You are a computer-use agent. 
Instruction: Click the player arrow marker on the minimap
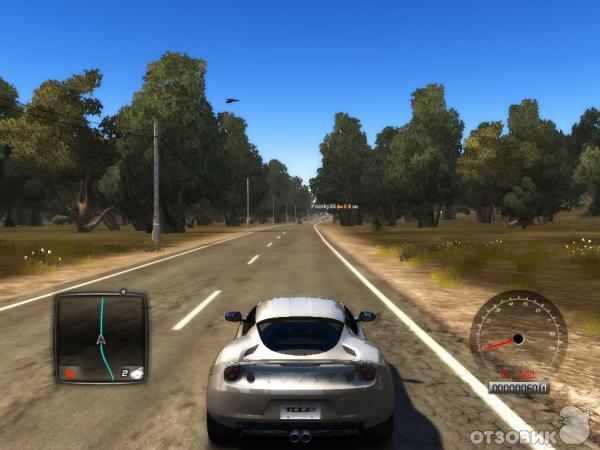(x=101, y=340)
